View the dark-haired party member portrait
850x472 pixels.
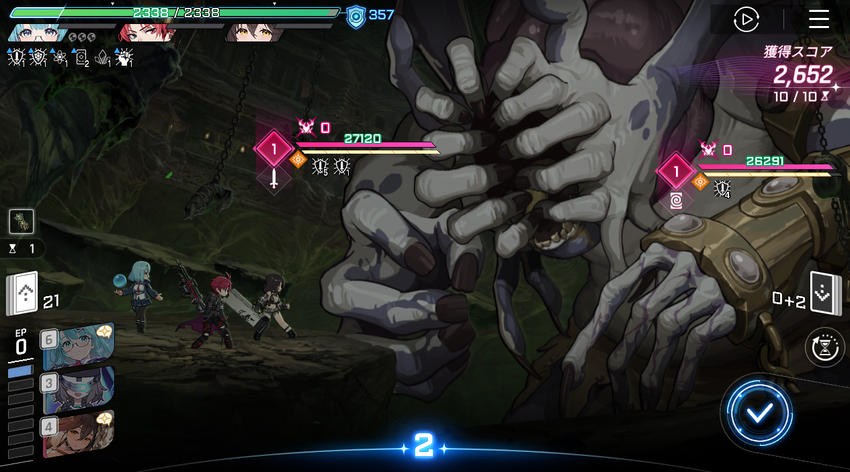point(250,32)
